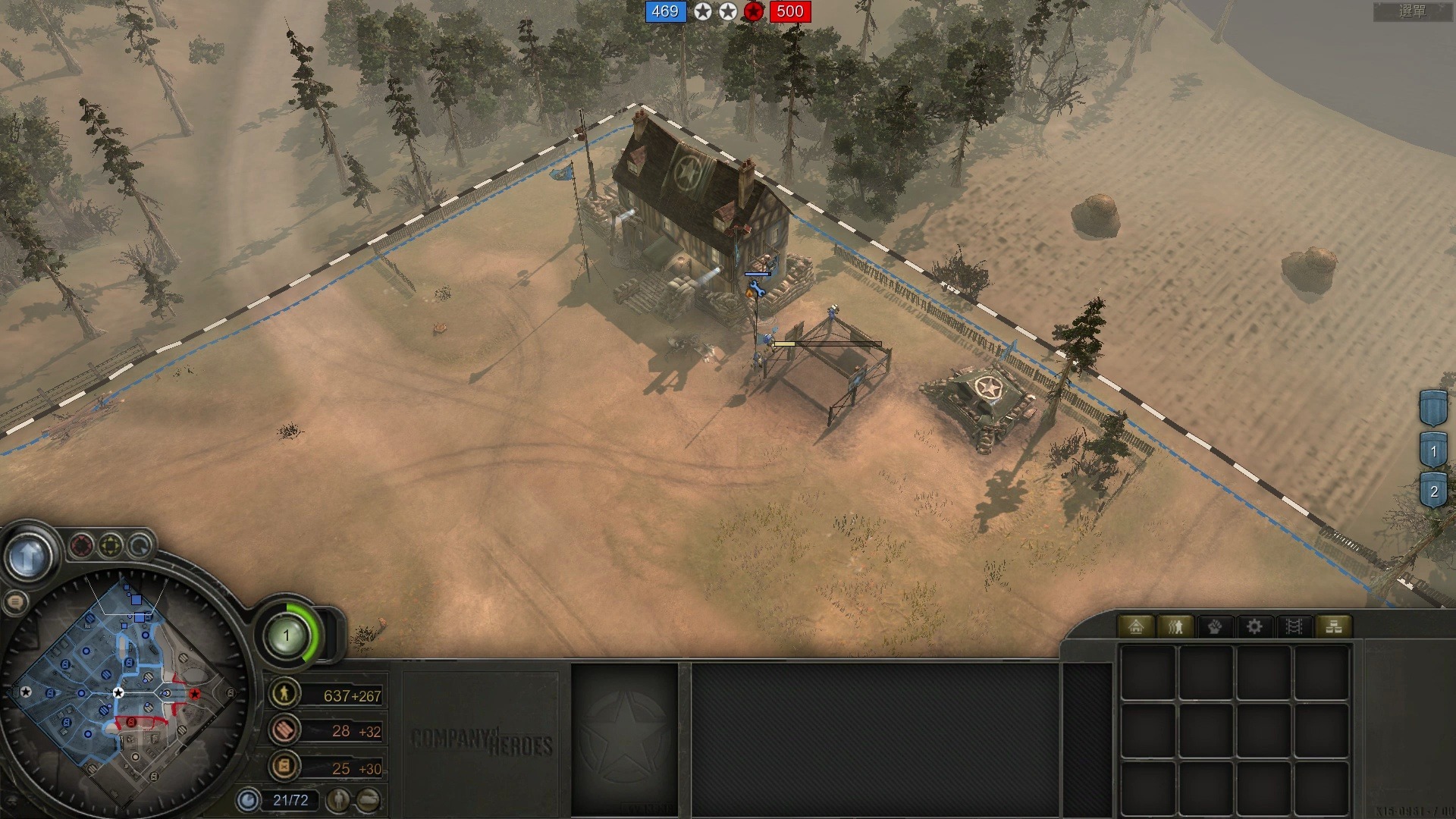This screenshot has height=819, width=1456.
Task: Switch to the barbed wire tab
Action: click(x=1294, y=626)
